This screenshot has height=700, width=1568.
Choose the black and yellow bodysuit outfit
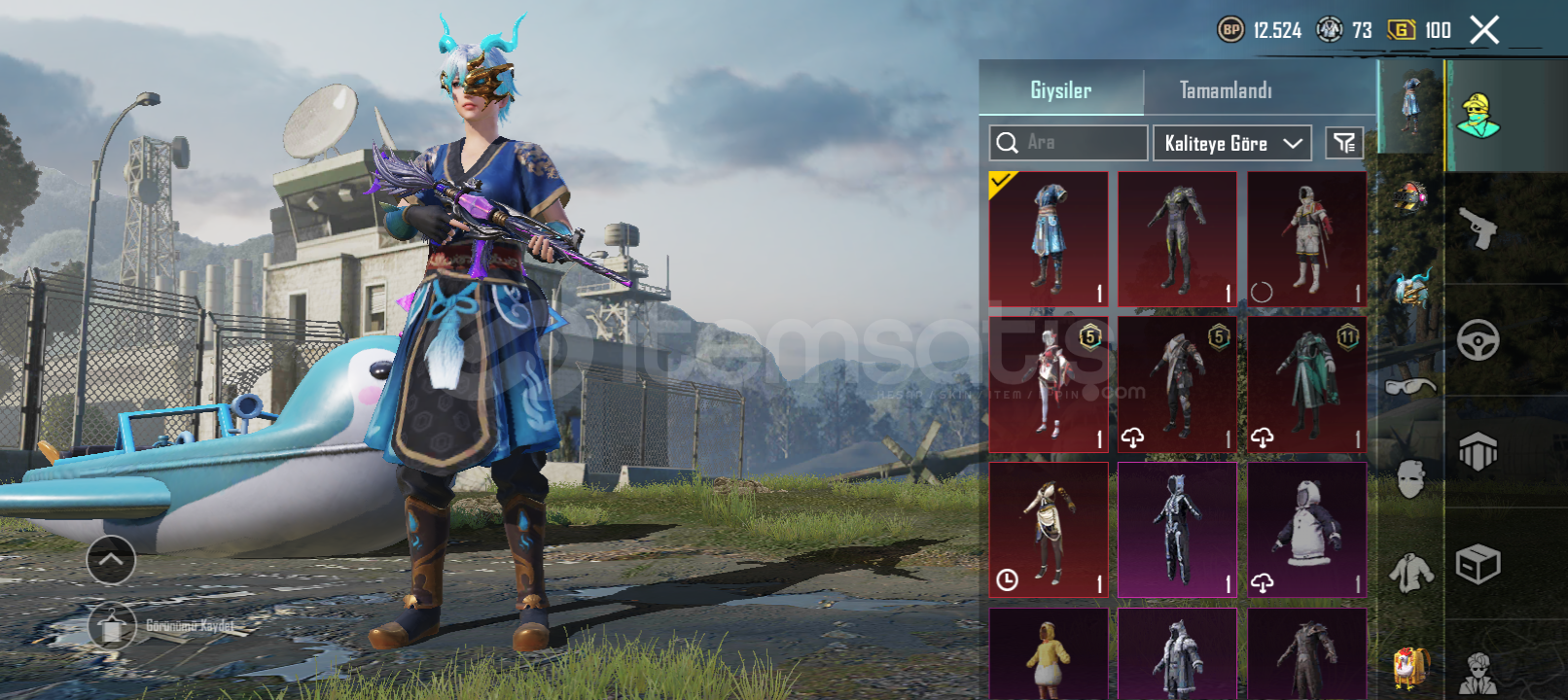(x=1177, y=239)
